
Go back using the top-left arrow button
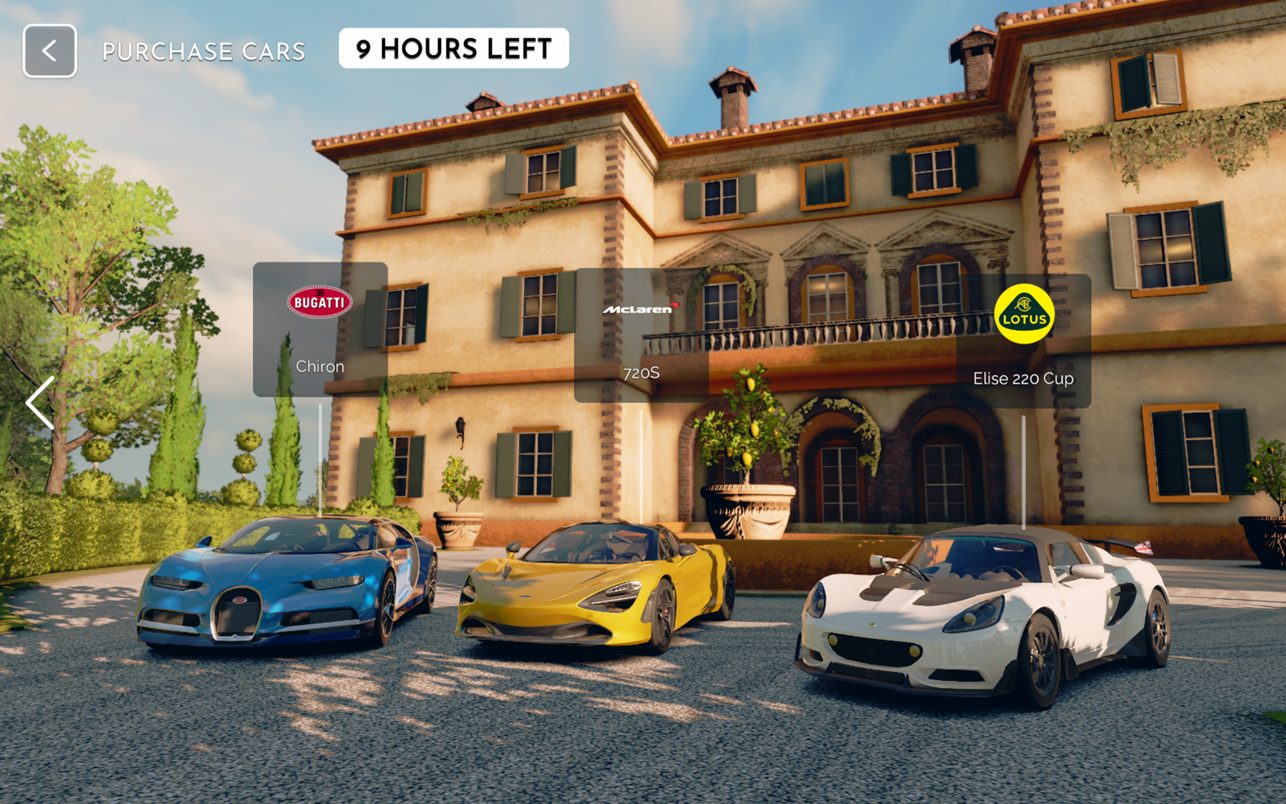50,51
